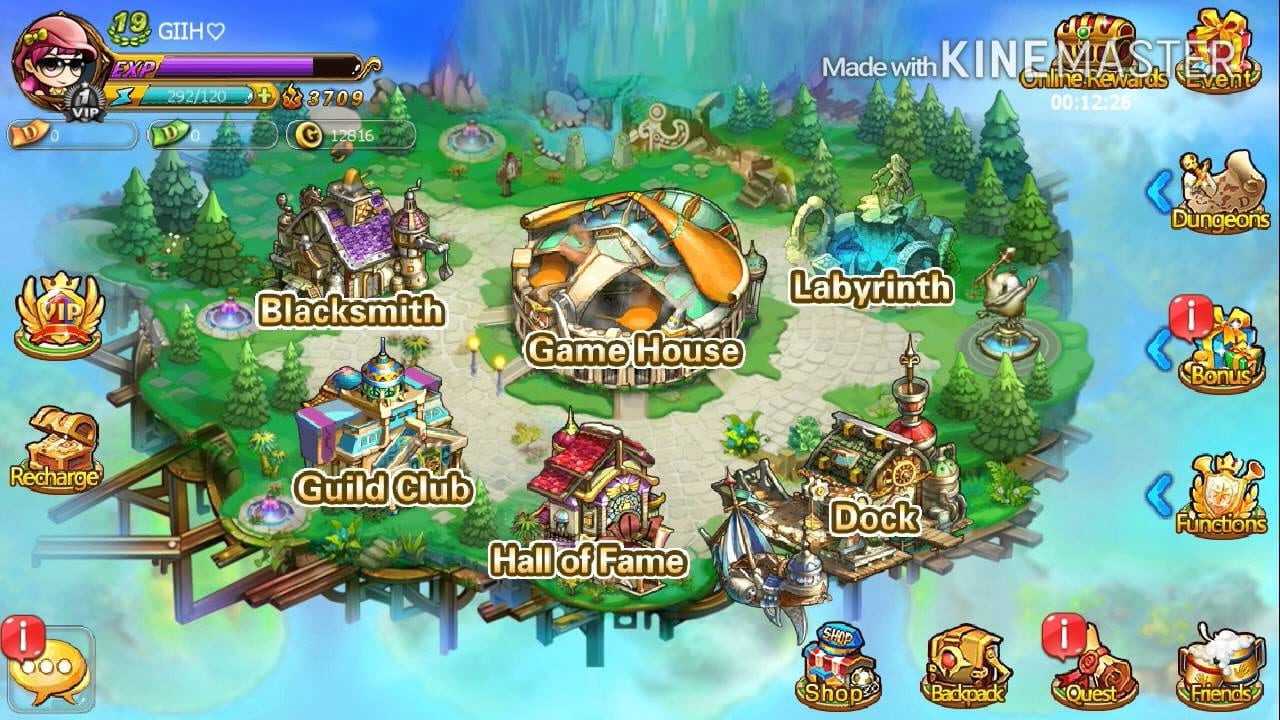Collect Online Rewards chest
This screenshot has width=1280, height=720.
tap(1094, 52)
